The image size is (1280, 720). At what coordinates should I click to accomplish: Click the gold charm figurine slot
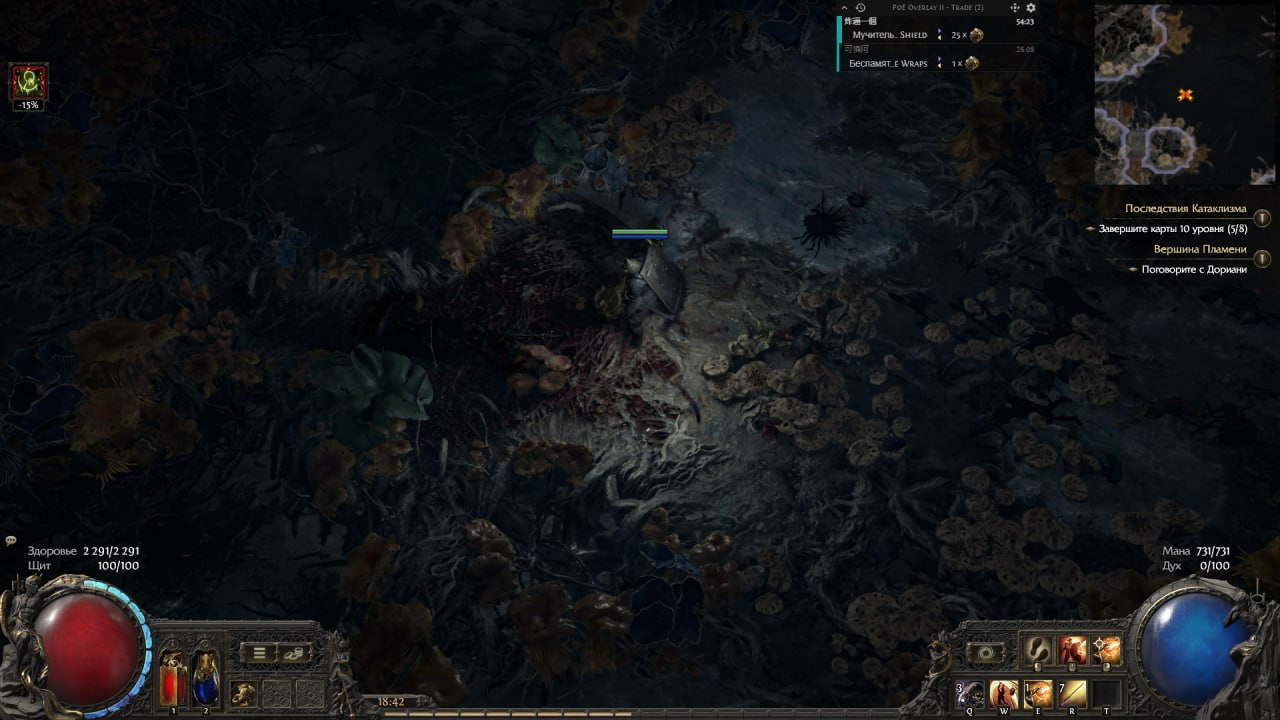[243, 693]
